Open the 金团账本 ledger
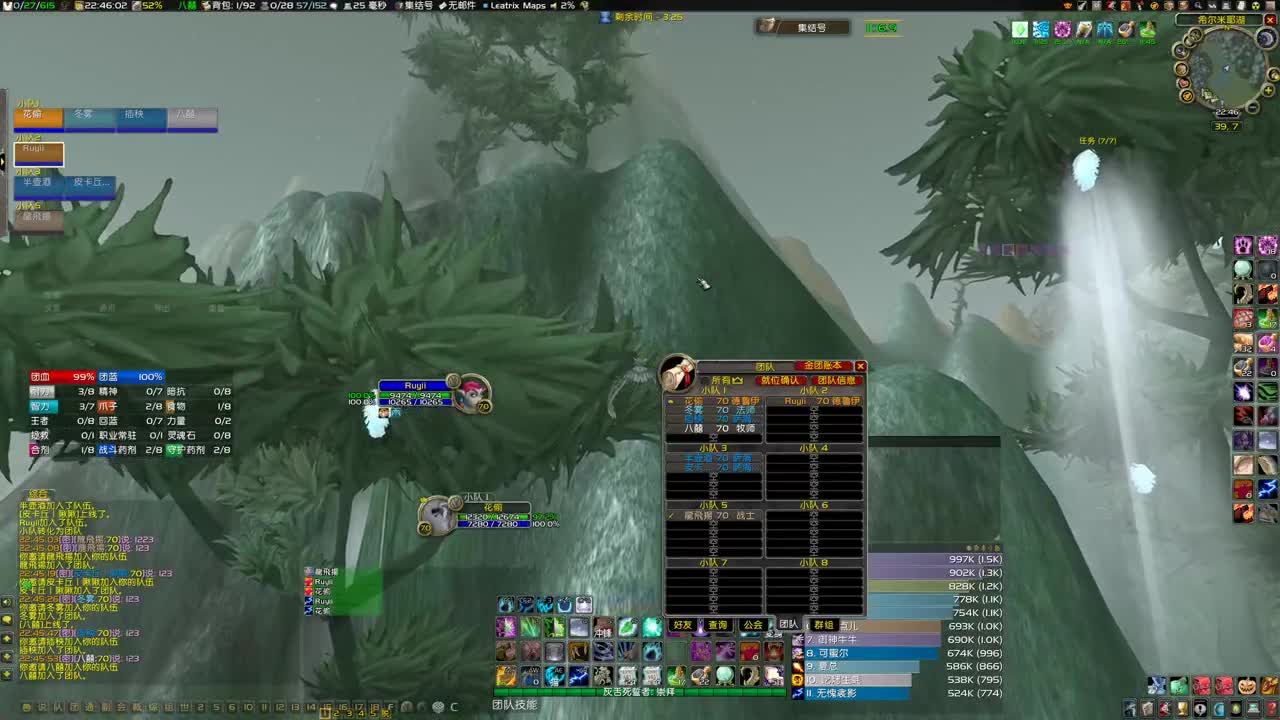The width and height of the screenshot is (1280, 720). tap(824, 365)
